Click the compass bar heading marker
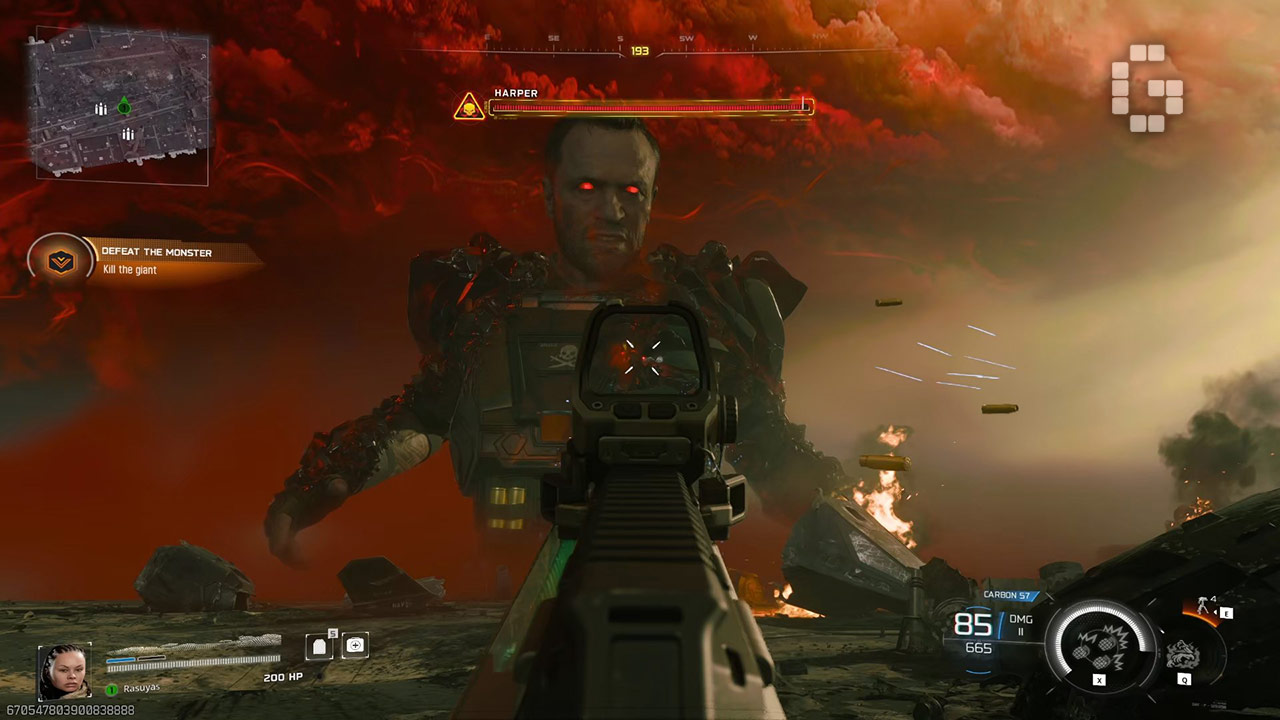Screen dimensions: 1280x720 (x=639, y=50)
